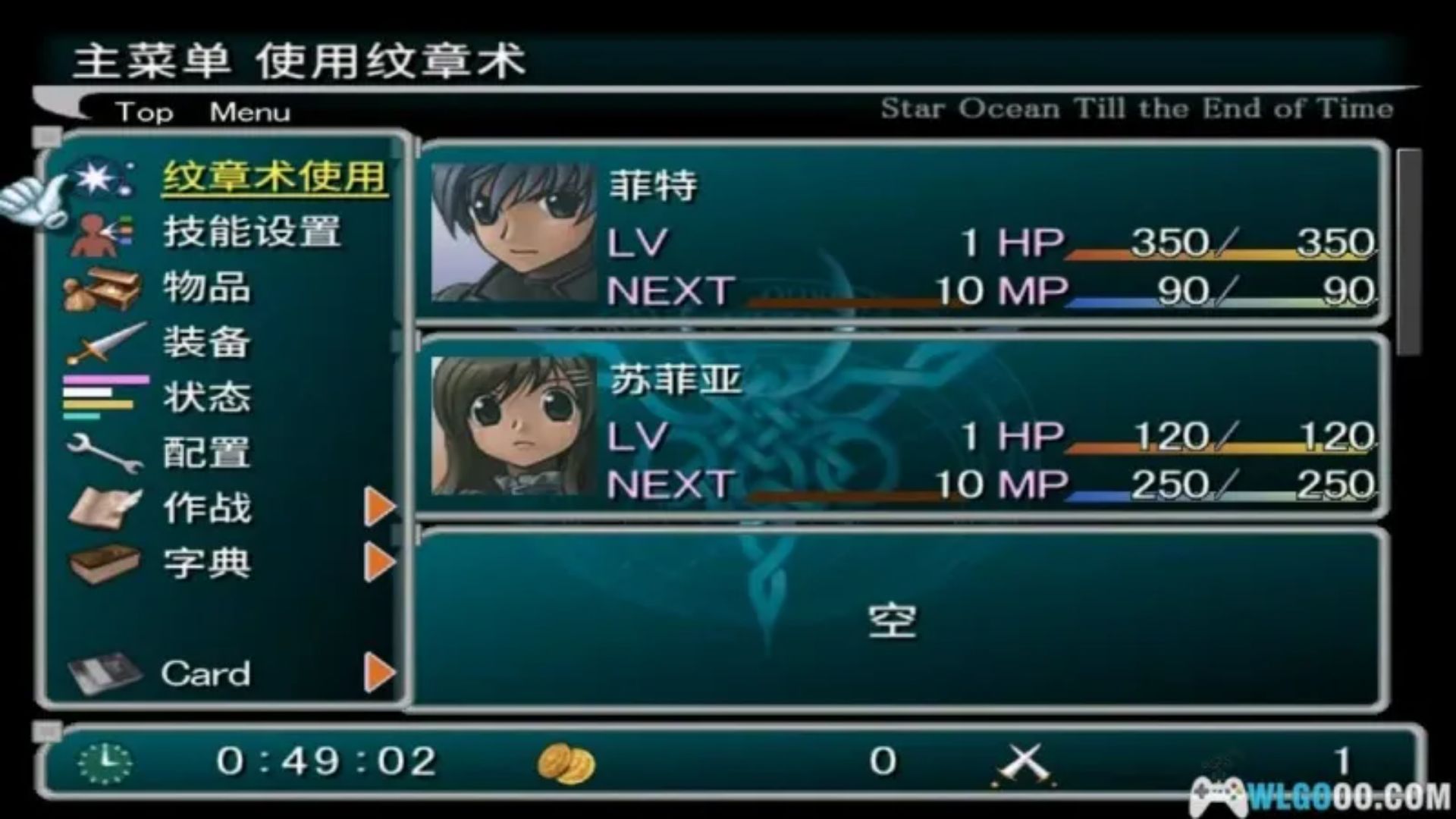Open the Top Menu label

[201, 111]
